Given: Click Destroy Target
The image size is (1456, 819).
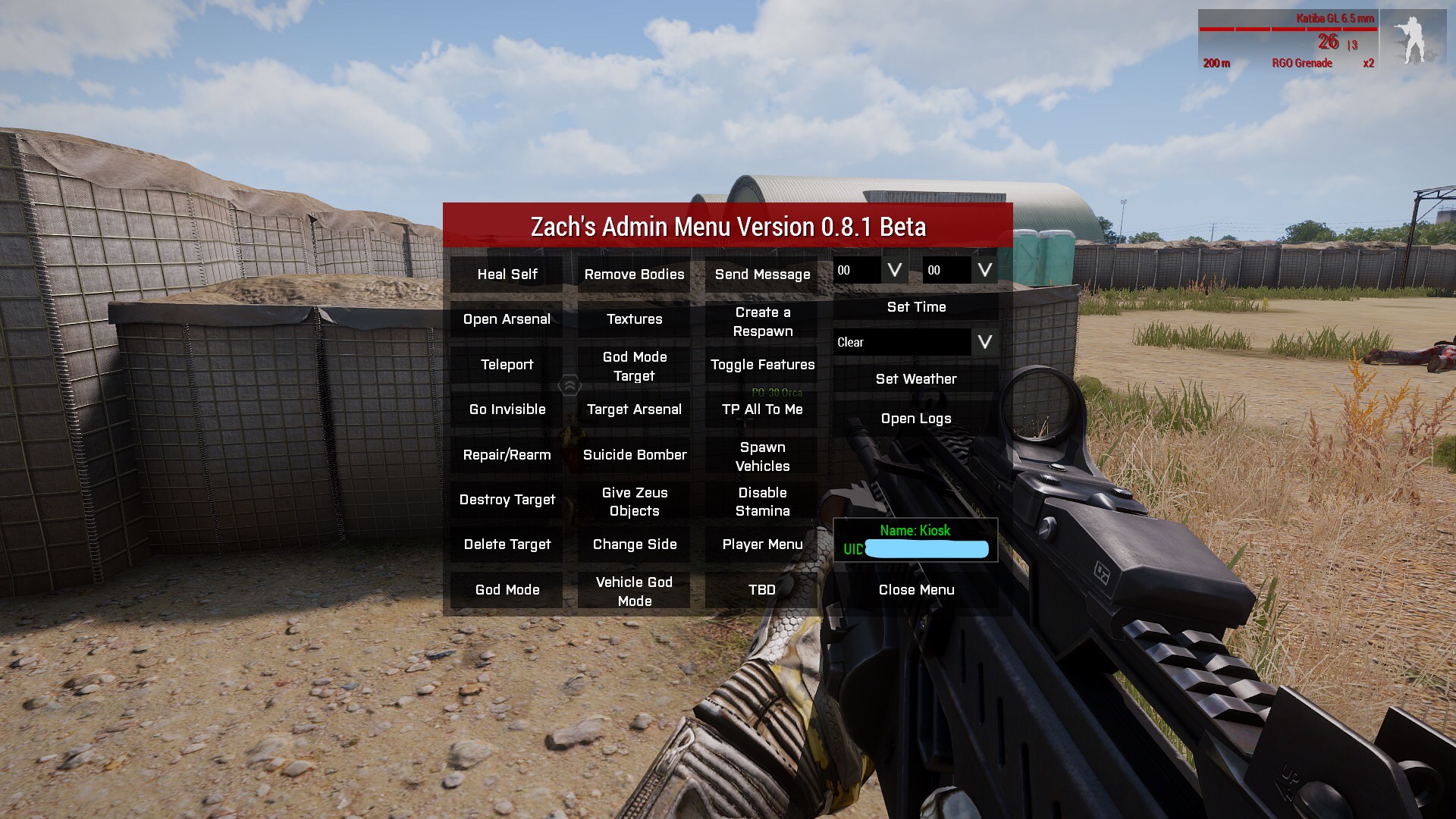Looking at the screenshot, I should [x=507, y=500].
